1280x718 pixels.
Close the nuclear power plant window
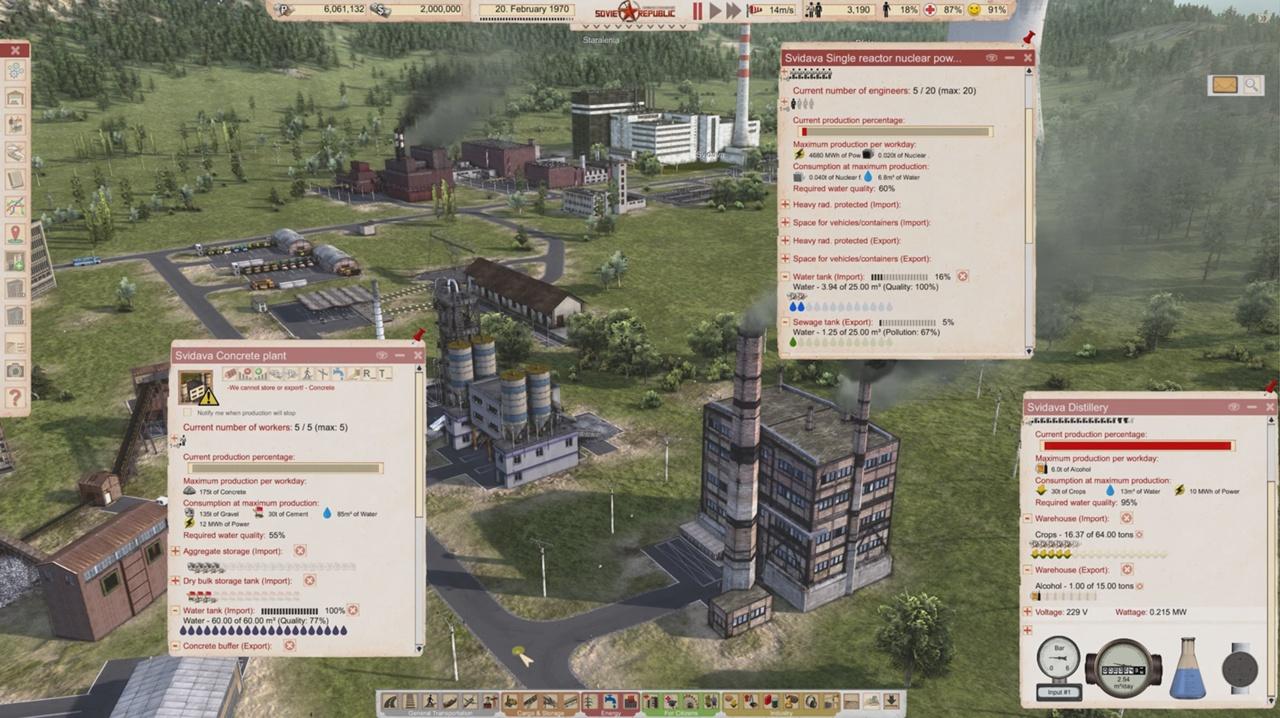point(1028,58)
